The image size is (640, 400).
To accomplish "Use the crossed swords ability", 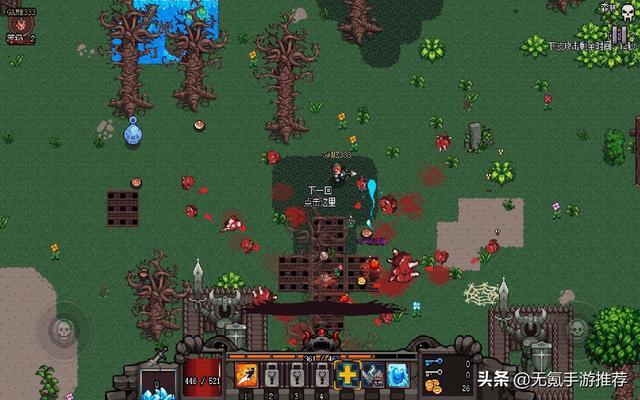I will coord(371,375).
